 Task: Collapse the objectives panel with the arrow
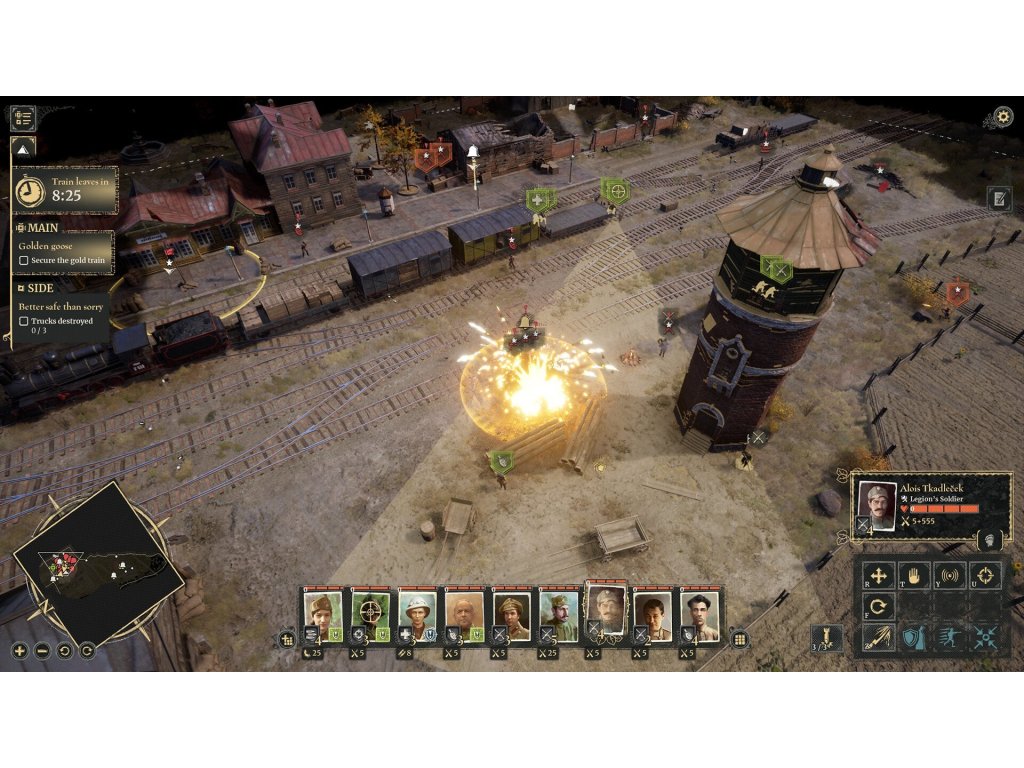pyautogui.click(x=23, y=149)
